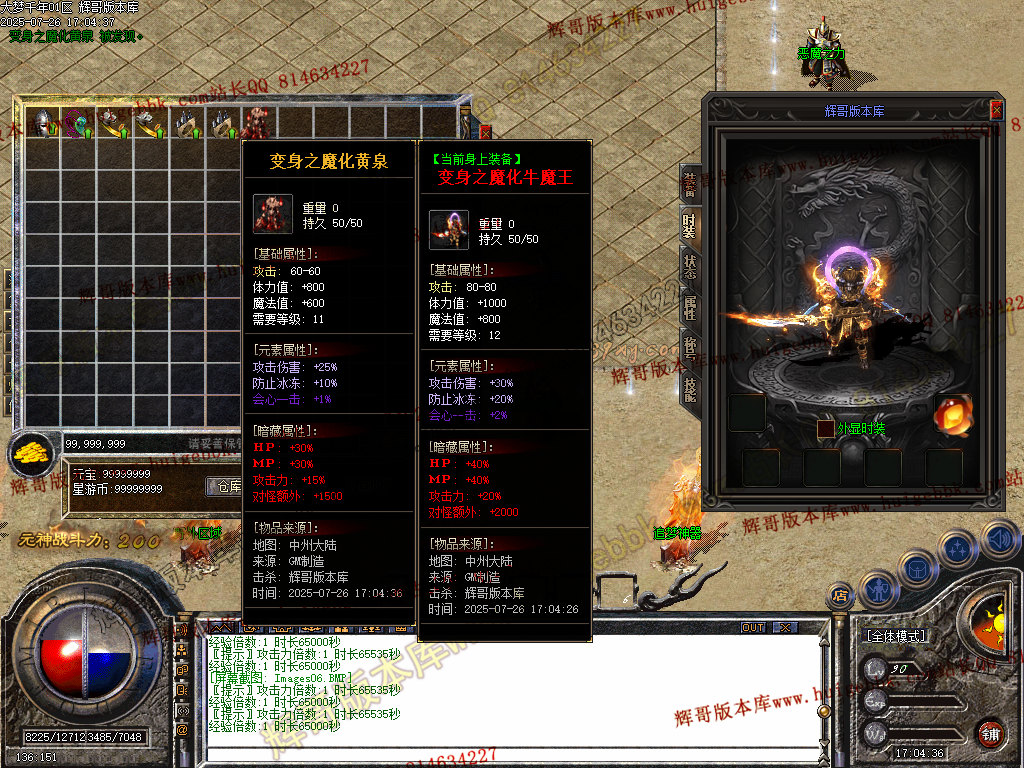
Task: Select the steel helmet in the bag
Action: pos(43,122)
